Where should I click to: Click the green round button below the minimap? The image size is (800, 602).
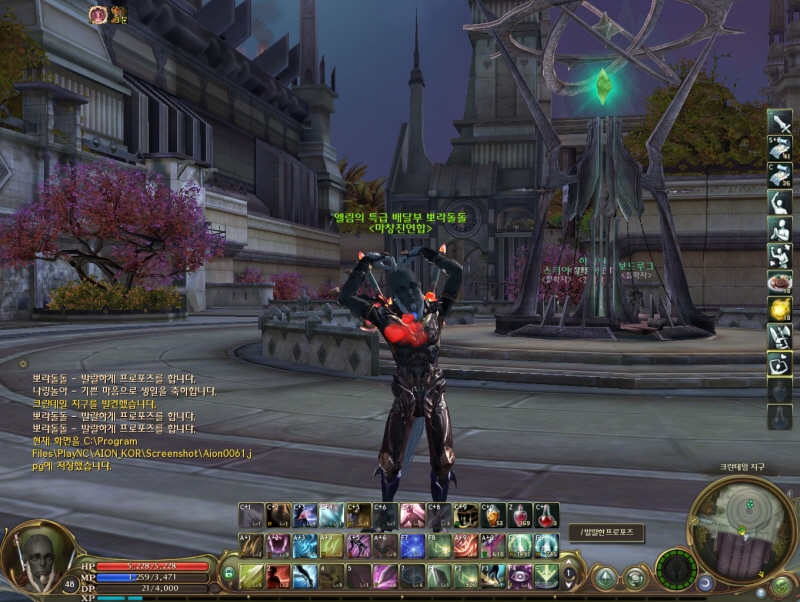click(x=780, y=584)
